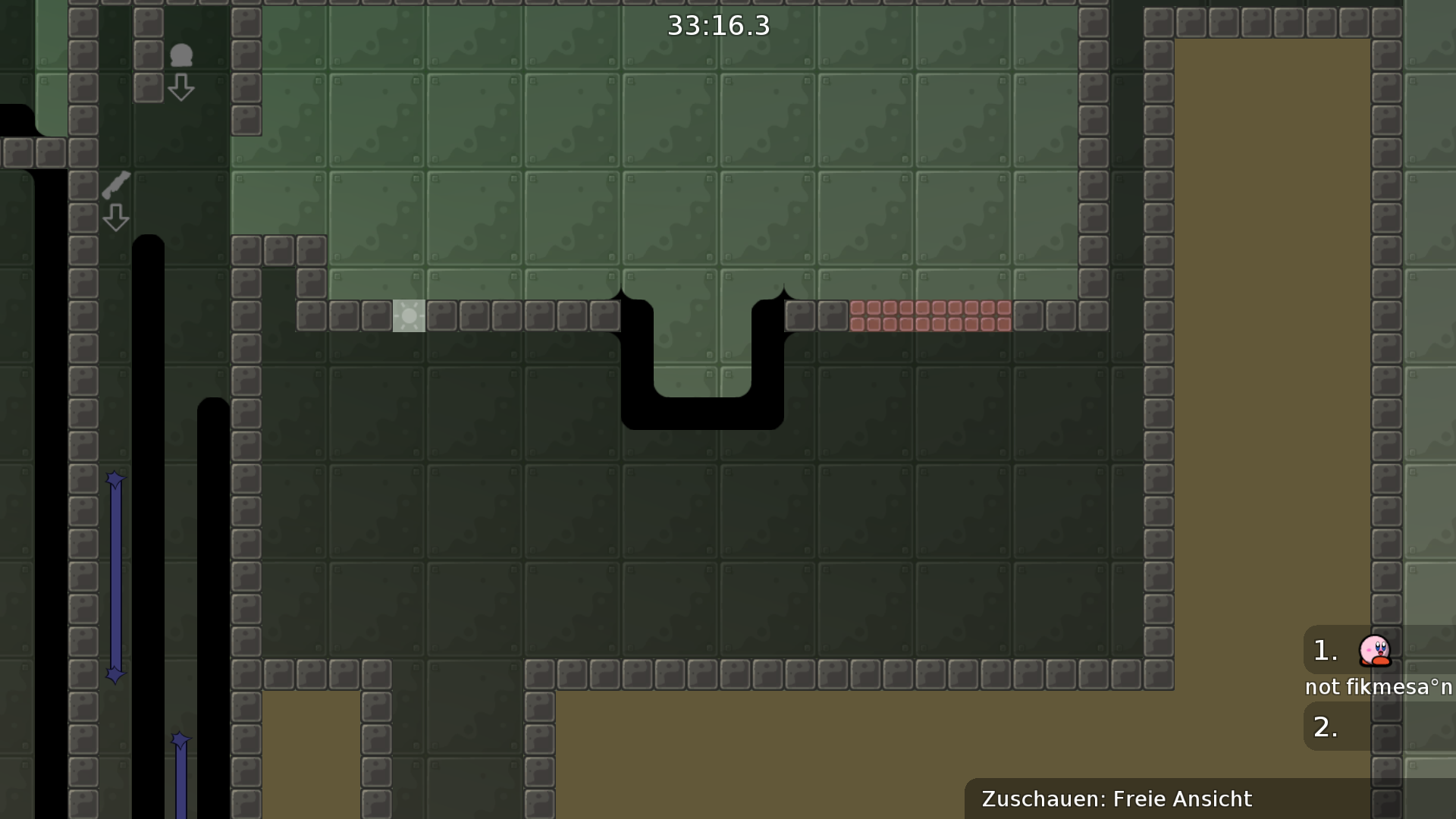Image resolution: width=1456 pixels, height=819 pixels.
Task: Click the Kirby skin avatar in the scoreboard
Action: coord(1375,651)
